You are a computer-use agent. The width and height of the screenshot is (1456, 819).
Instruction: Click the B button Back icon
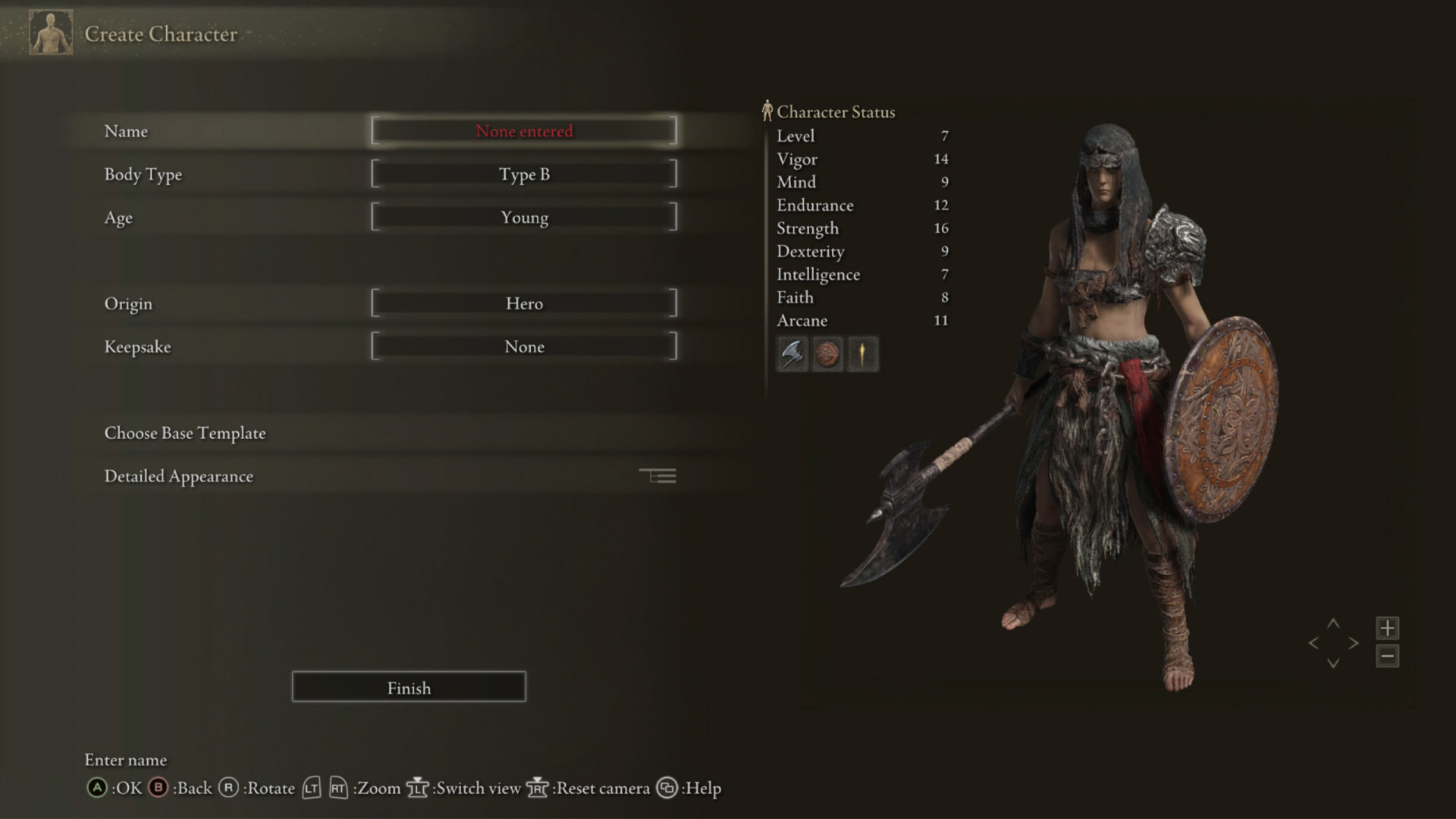tap(158, 788)
